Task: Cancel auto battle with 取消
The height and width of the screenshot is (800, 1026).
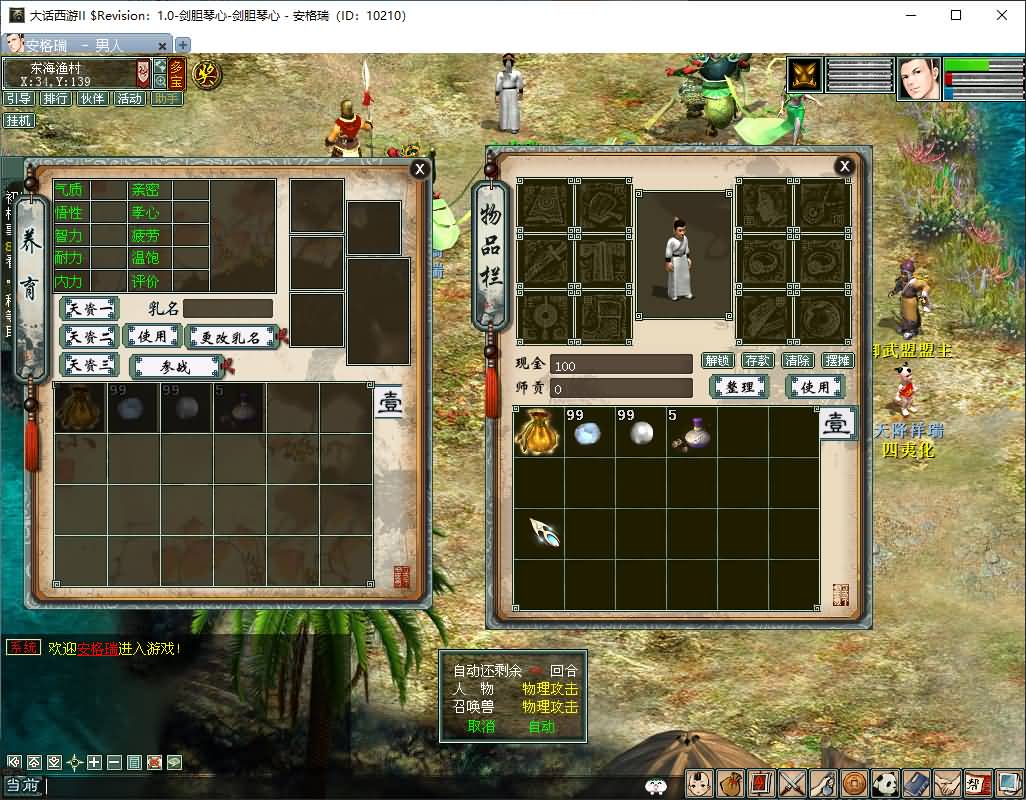Action: [x=481, y=727]
